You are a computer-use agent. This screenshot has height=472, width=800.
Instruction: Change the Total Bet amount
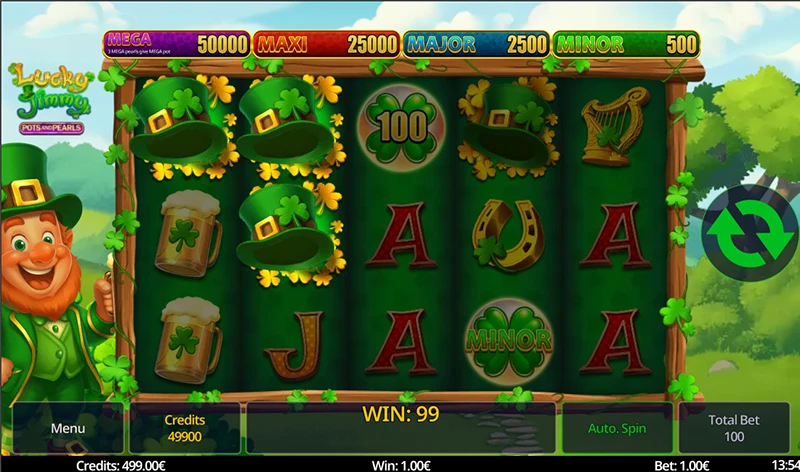pyautogui.click(x=734, y=429)
